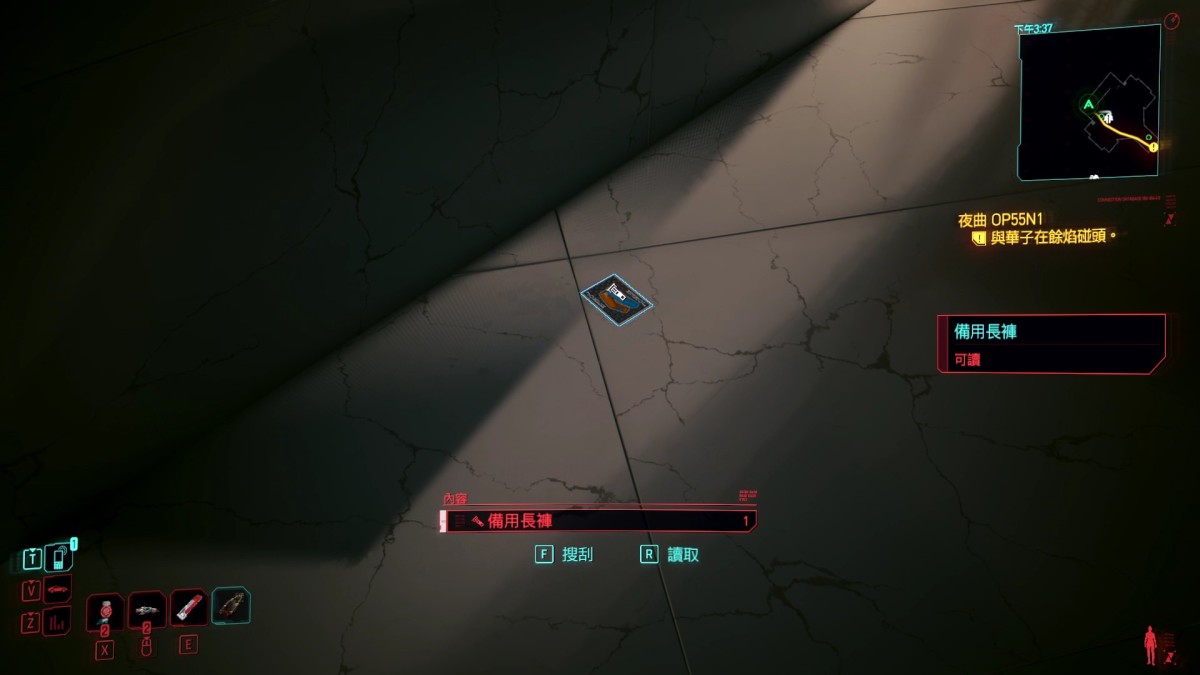This screenshot has height=675, width=1200.
Task: Select the red inhaler consumable slot
Action: (188, 607)
